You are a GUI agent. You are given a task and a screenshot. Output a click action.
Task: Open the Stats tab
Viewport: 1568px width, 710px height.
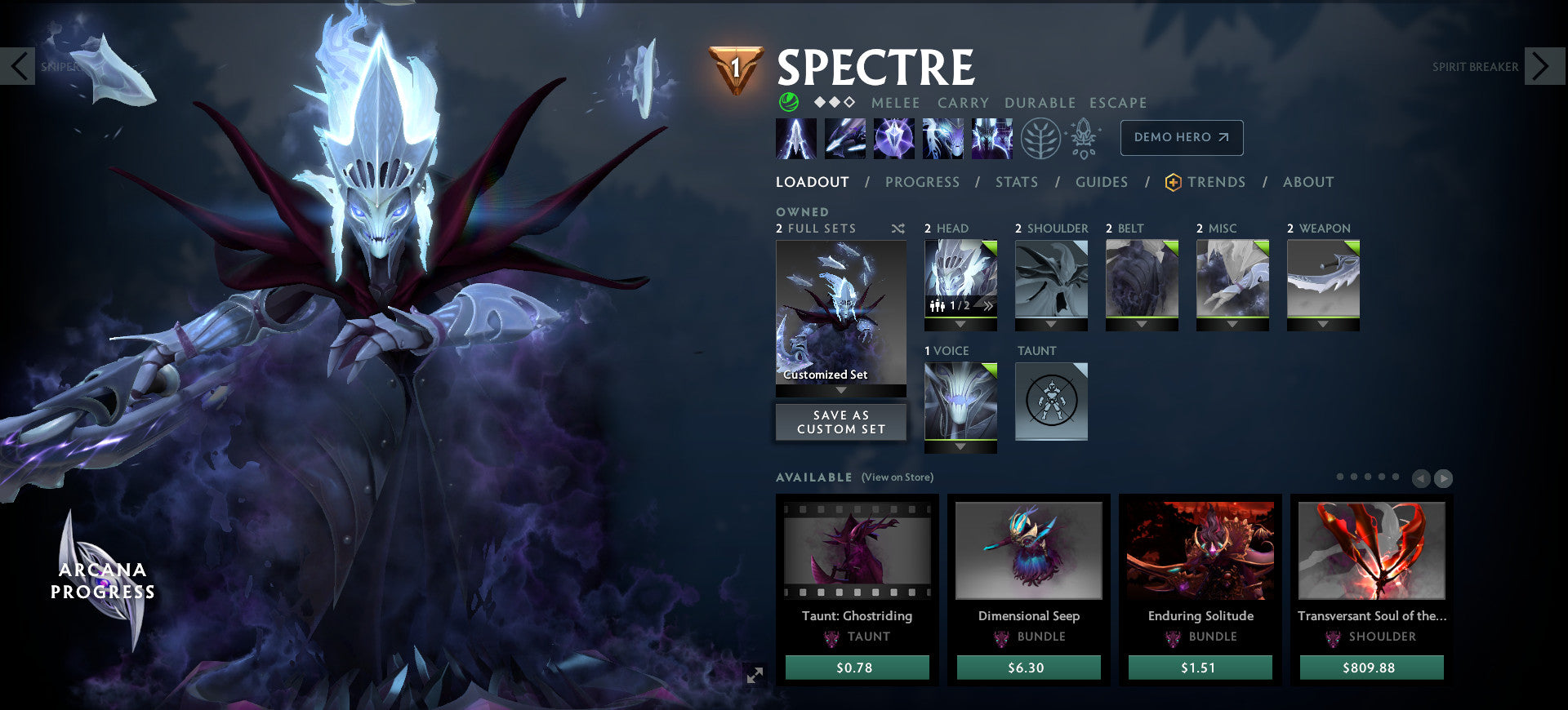point(1016,182)
